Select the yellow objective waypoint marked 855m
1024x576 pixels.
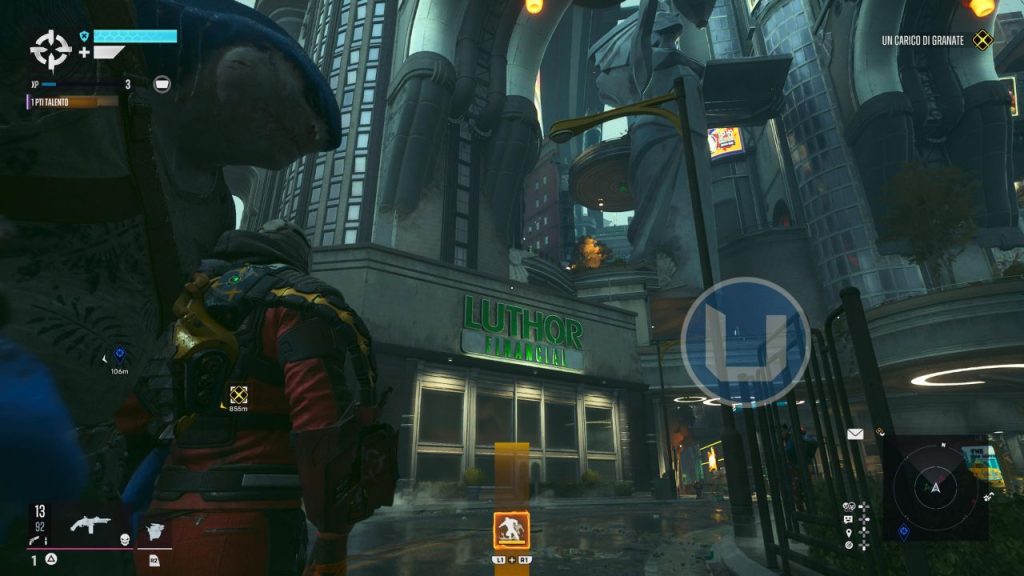click(x=238, y=394)
